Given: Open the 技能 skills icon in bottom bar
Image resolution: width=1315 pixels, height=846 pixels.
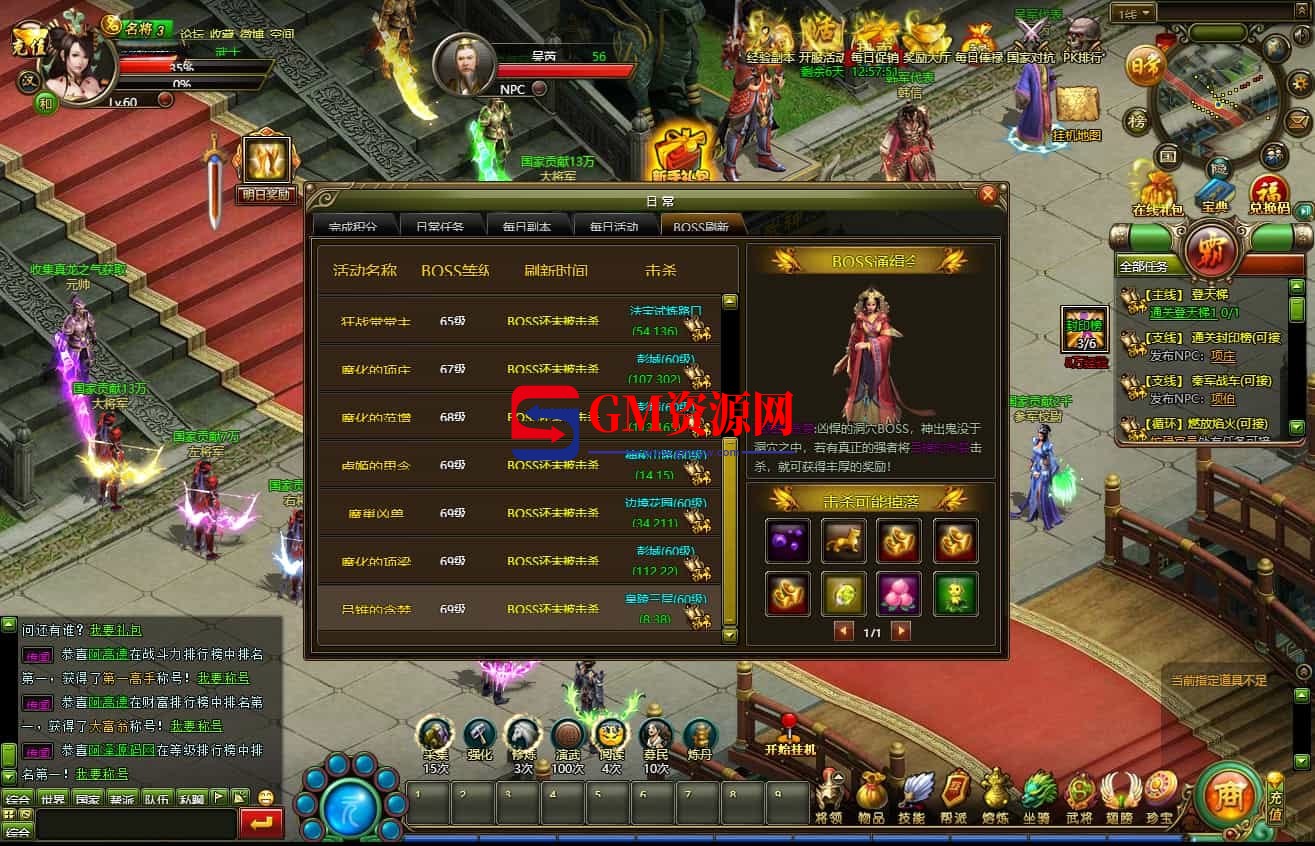Looking at the screenshot, I should coord(915,793).
